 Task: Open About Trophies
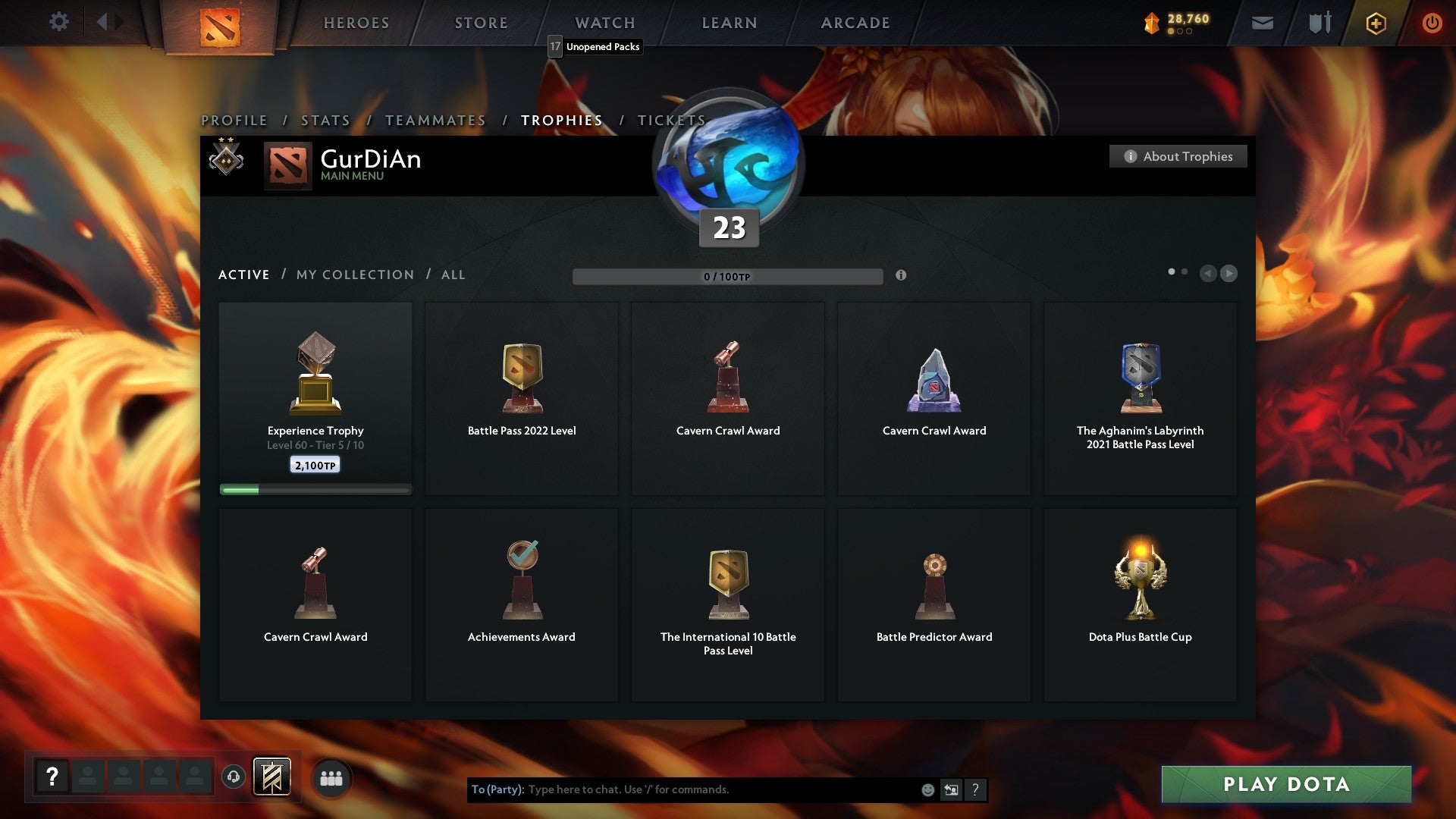1178,156
